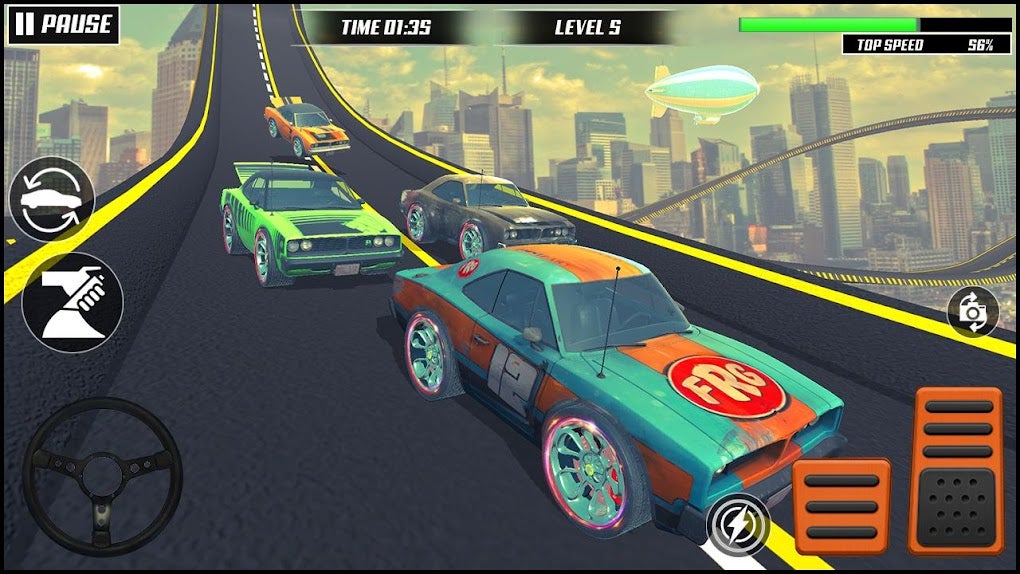Screen dimensions: 1020x574
Task: Hit the brake pedal
Action: (x=841, y=506)
